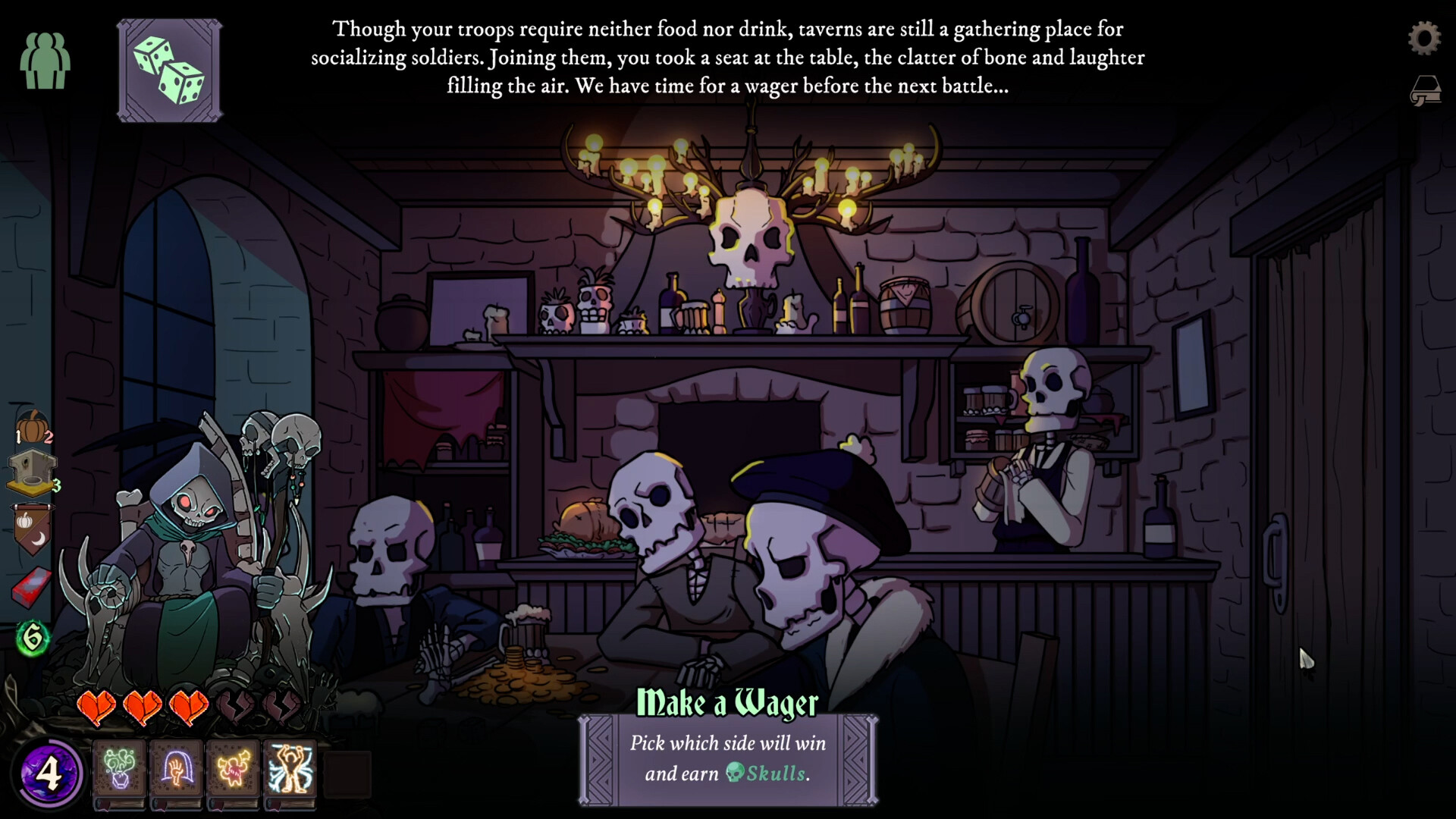
Task: Click the red brick resource token
Action: pos(30,580)
